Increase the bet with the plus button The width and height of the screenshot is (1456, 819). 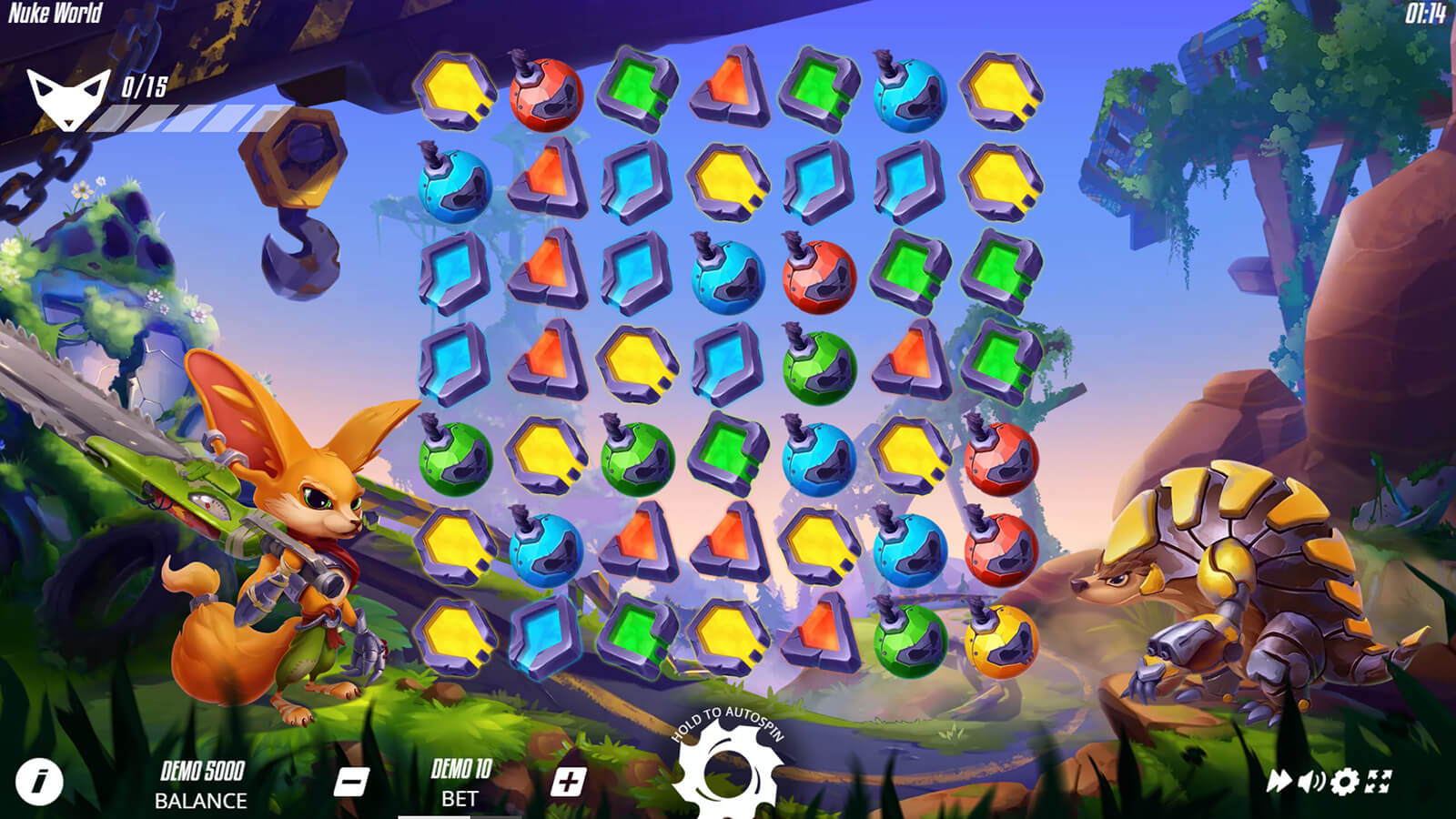tap(568, 782)
